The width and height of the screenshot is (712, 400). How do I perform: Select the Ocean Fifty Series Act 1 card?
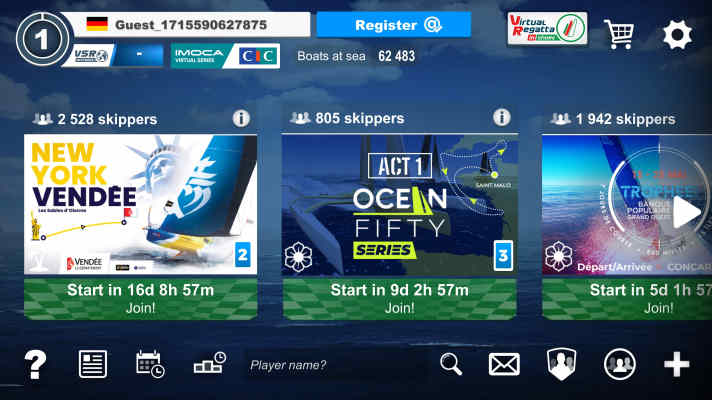[399, 205]
